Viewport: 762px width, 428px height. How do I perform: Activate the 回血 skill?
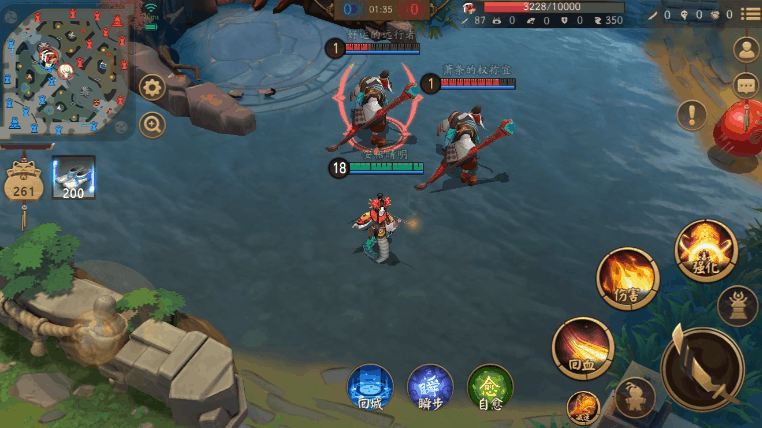click(582, 348)
